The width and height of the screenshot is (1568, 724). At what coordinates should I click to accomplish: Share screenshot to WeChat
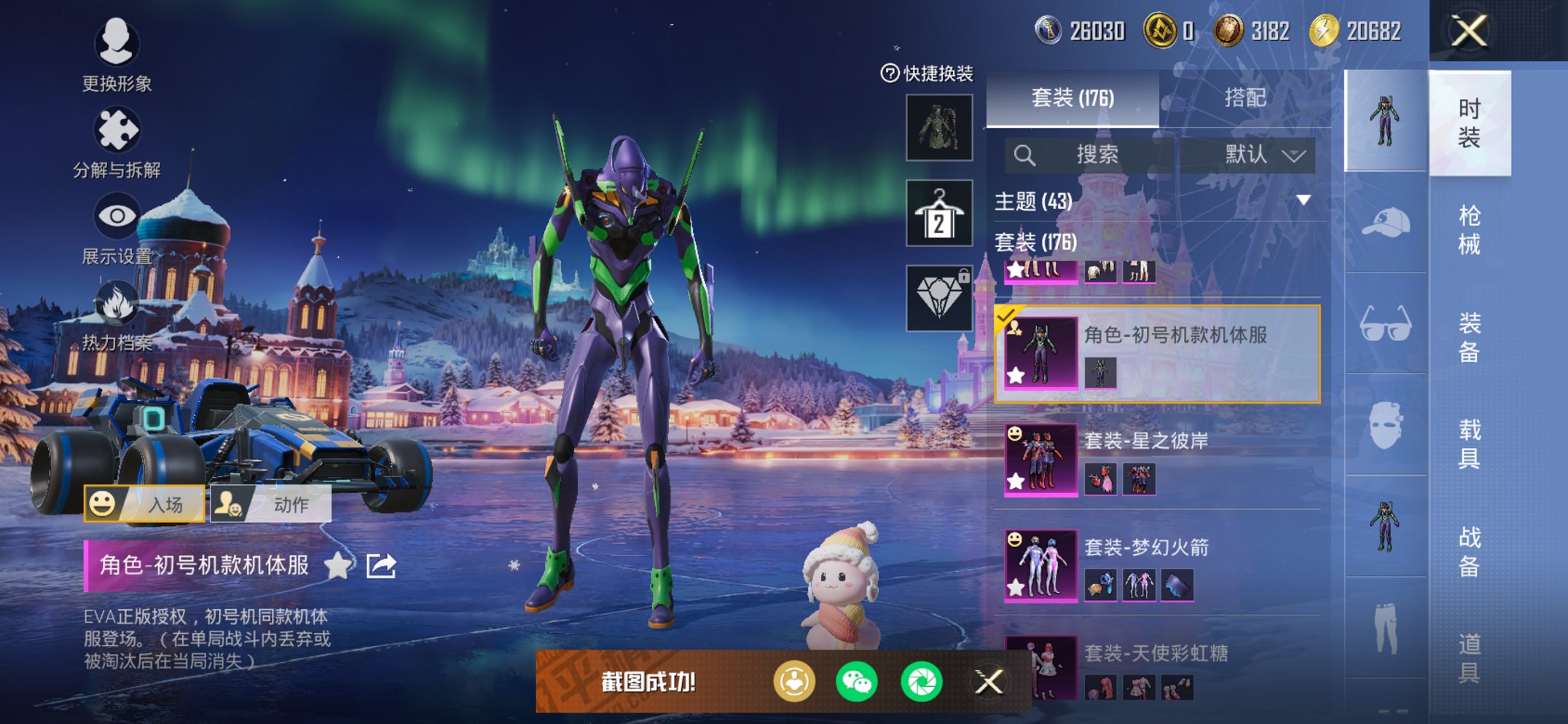857,682
